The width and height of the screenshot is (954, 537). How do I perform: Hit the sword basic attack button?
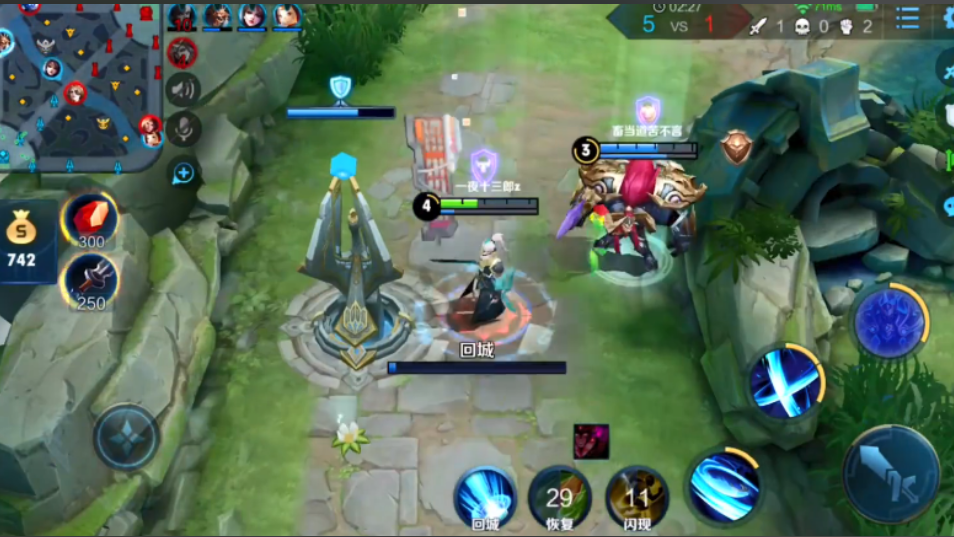(890, 473)
